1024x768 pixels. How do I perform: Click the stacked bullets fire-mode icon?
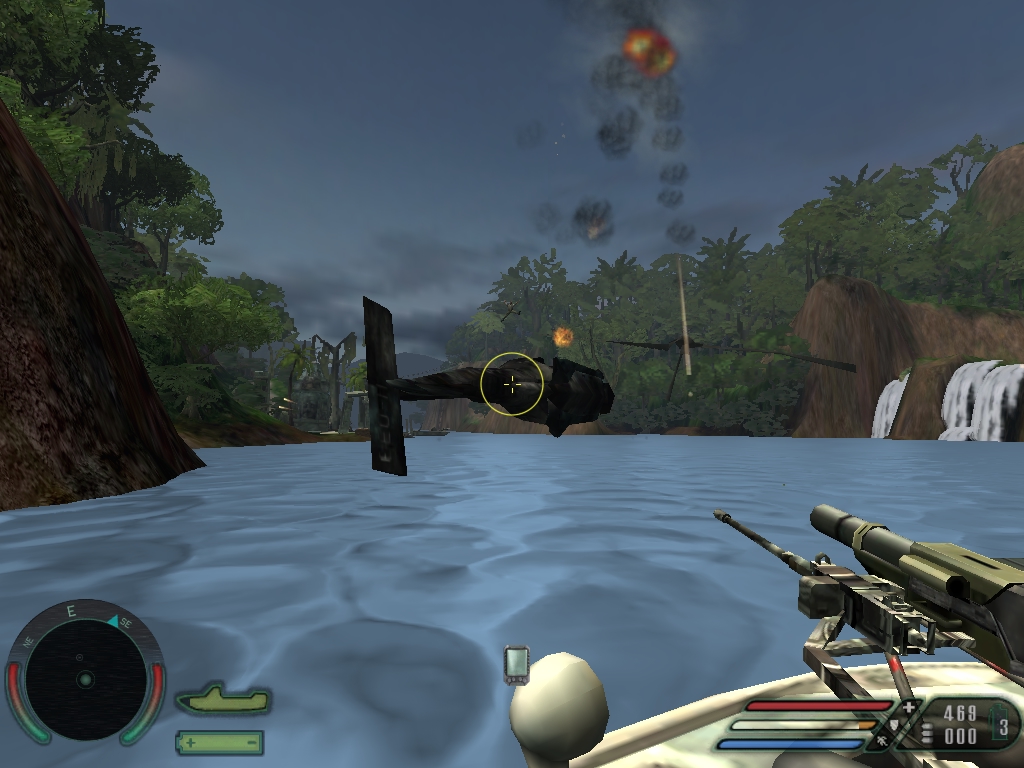(927, 733)
